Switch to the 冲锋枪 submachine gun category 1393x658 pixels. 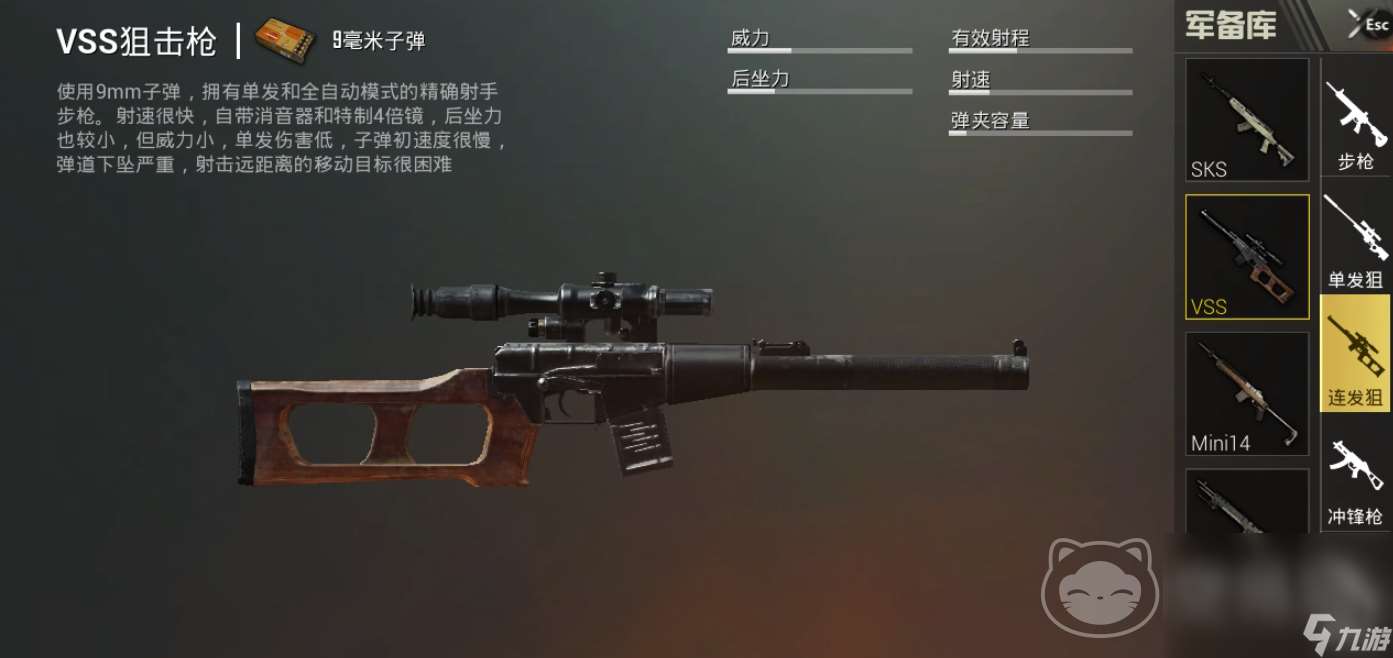pyautogui.click(x=1356, y=481)
